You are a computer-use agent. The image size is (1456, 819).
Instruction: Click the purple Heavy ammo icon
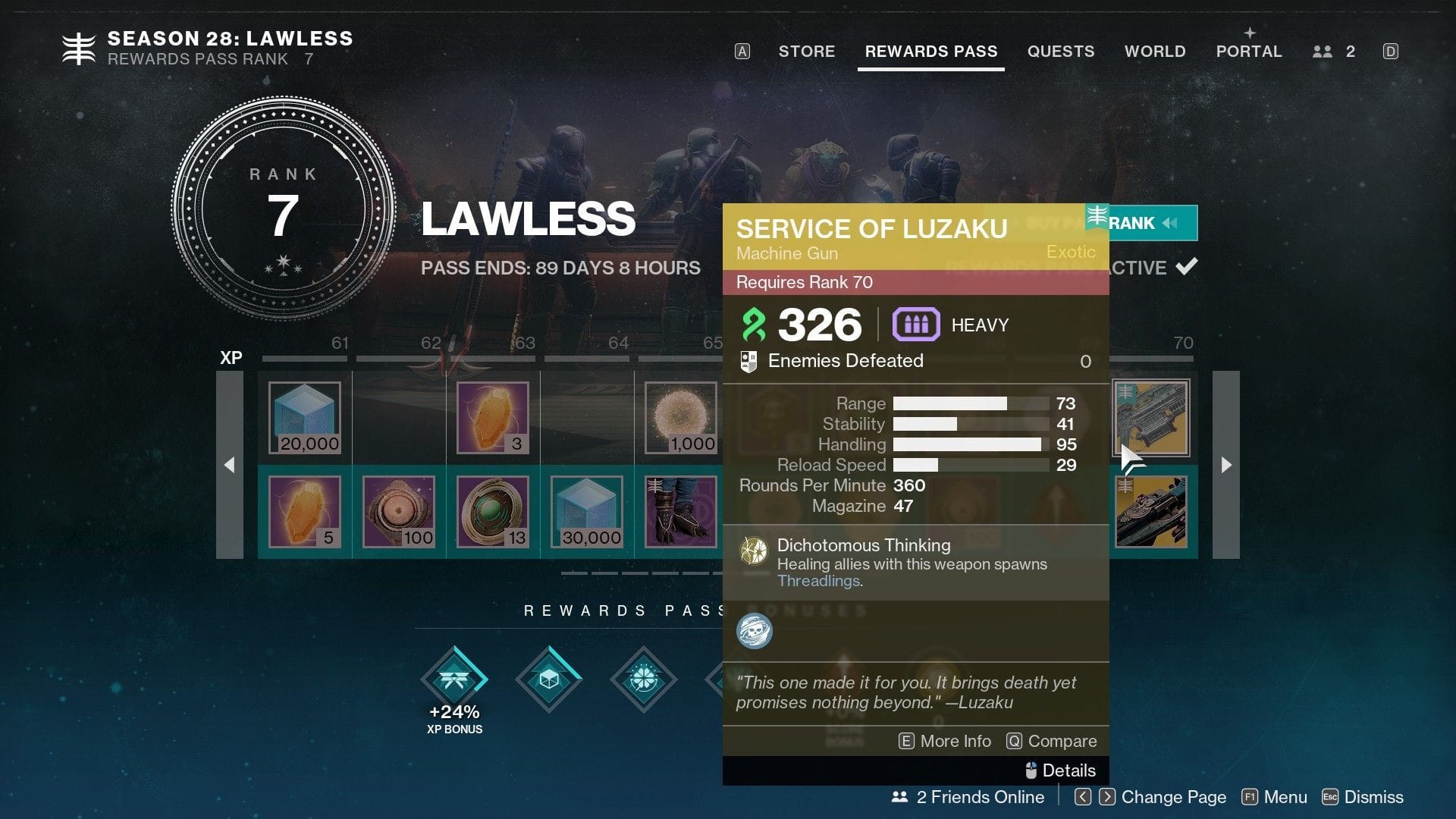(x=916, y=325)
